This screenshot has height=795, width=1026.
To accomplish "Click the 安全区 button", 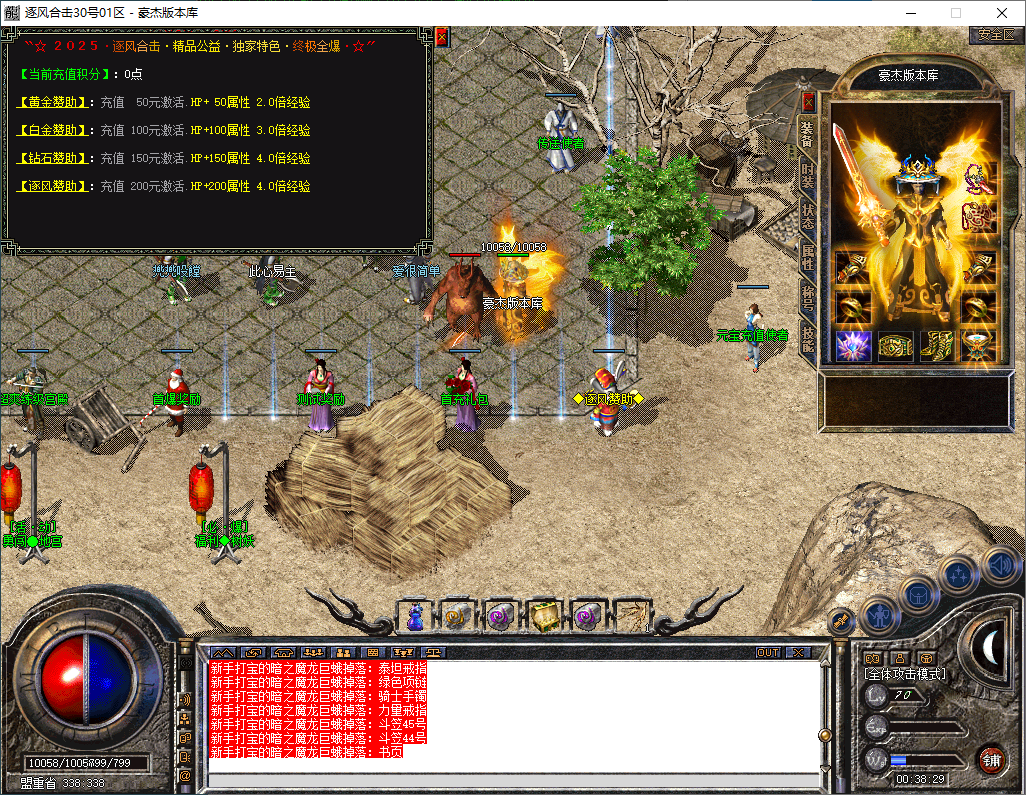I will [996, 35].
